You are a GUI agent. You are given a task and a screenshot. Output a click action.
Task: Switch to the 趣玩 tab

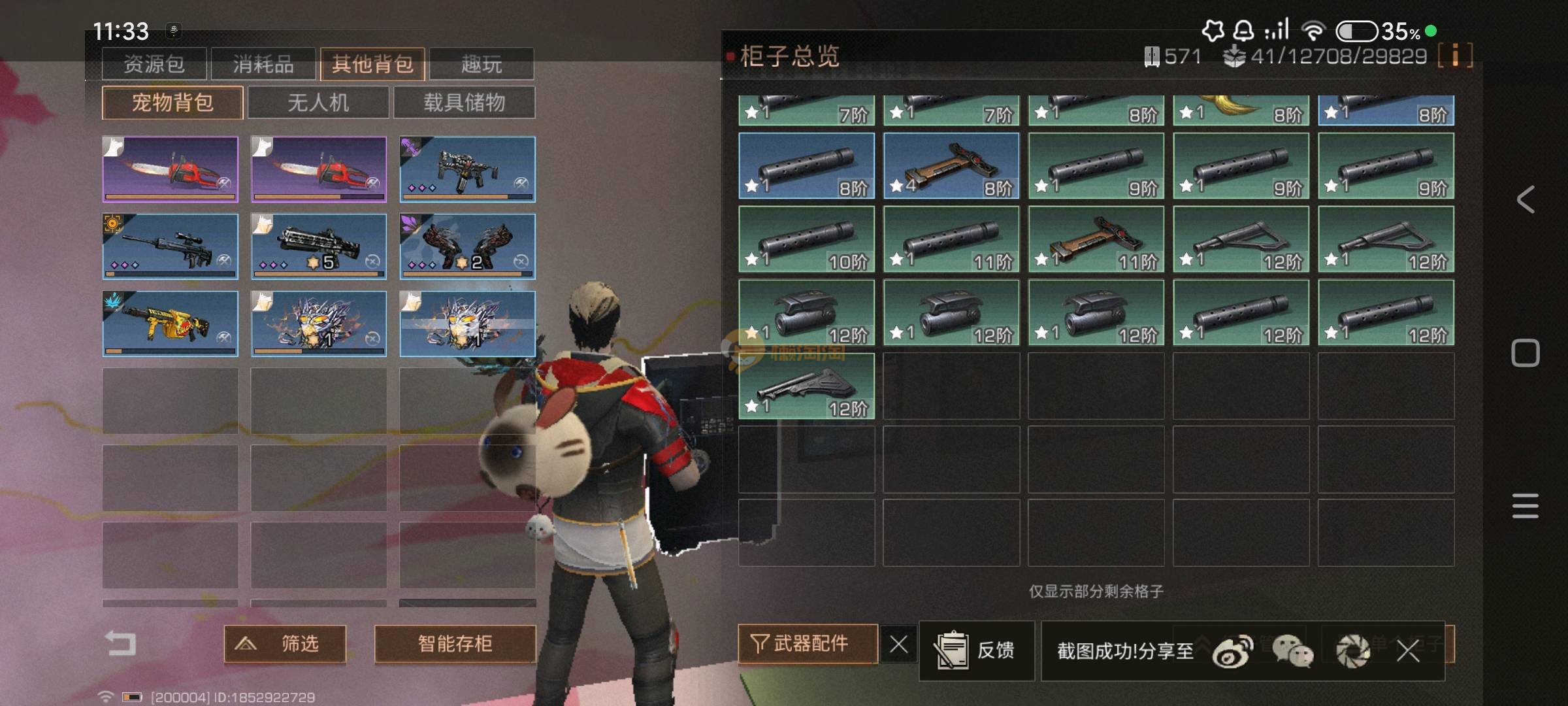click(482, 64)
